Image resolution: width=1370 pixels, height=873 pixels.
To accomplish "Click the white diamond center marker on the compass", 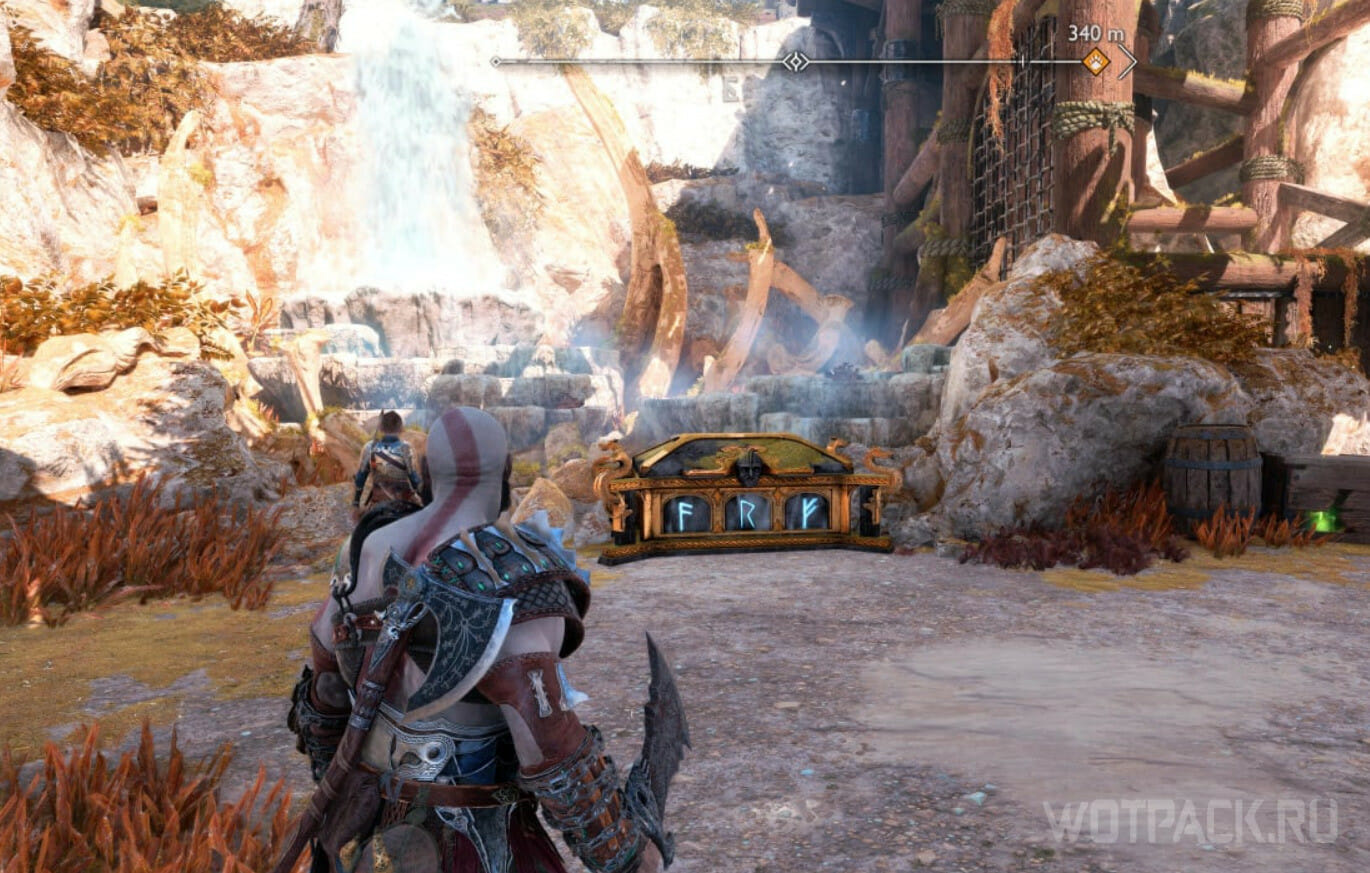I will [x=795, y=61].
